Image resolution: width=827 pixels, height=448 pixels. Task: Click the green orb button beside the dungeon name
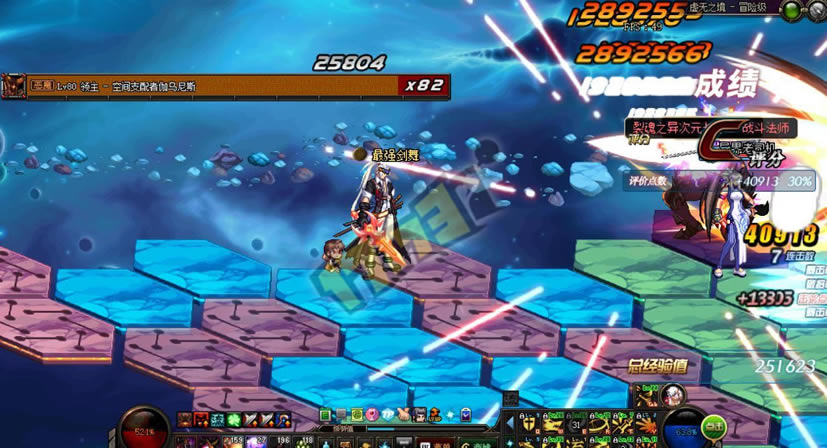point(791,10)
